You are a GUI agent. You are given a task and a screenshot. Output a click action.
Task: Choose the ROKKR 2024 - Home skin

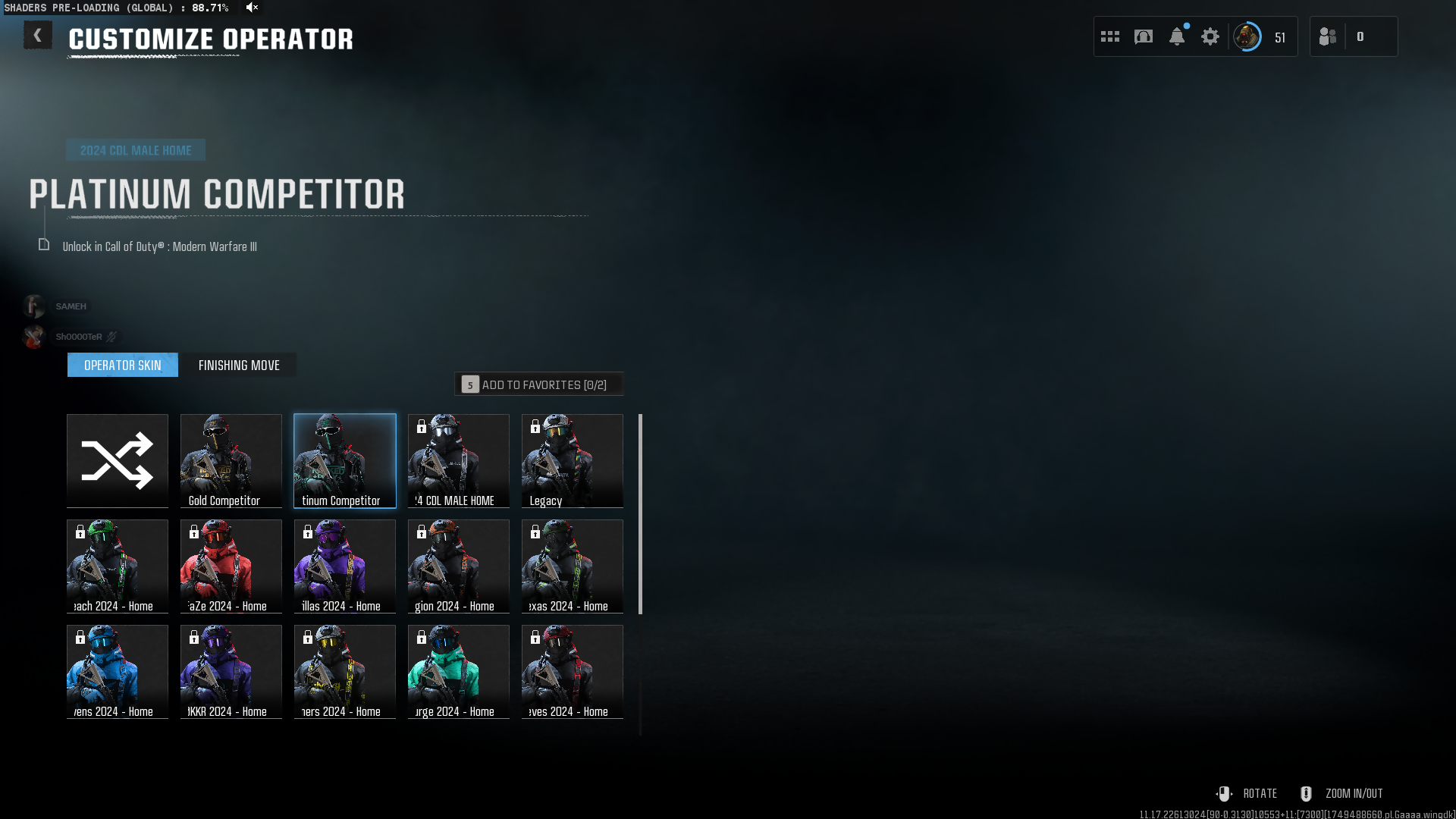[x=231, y=671]
